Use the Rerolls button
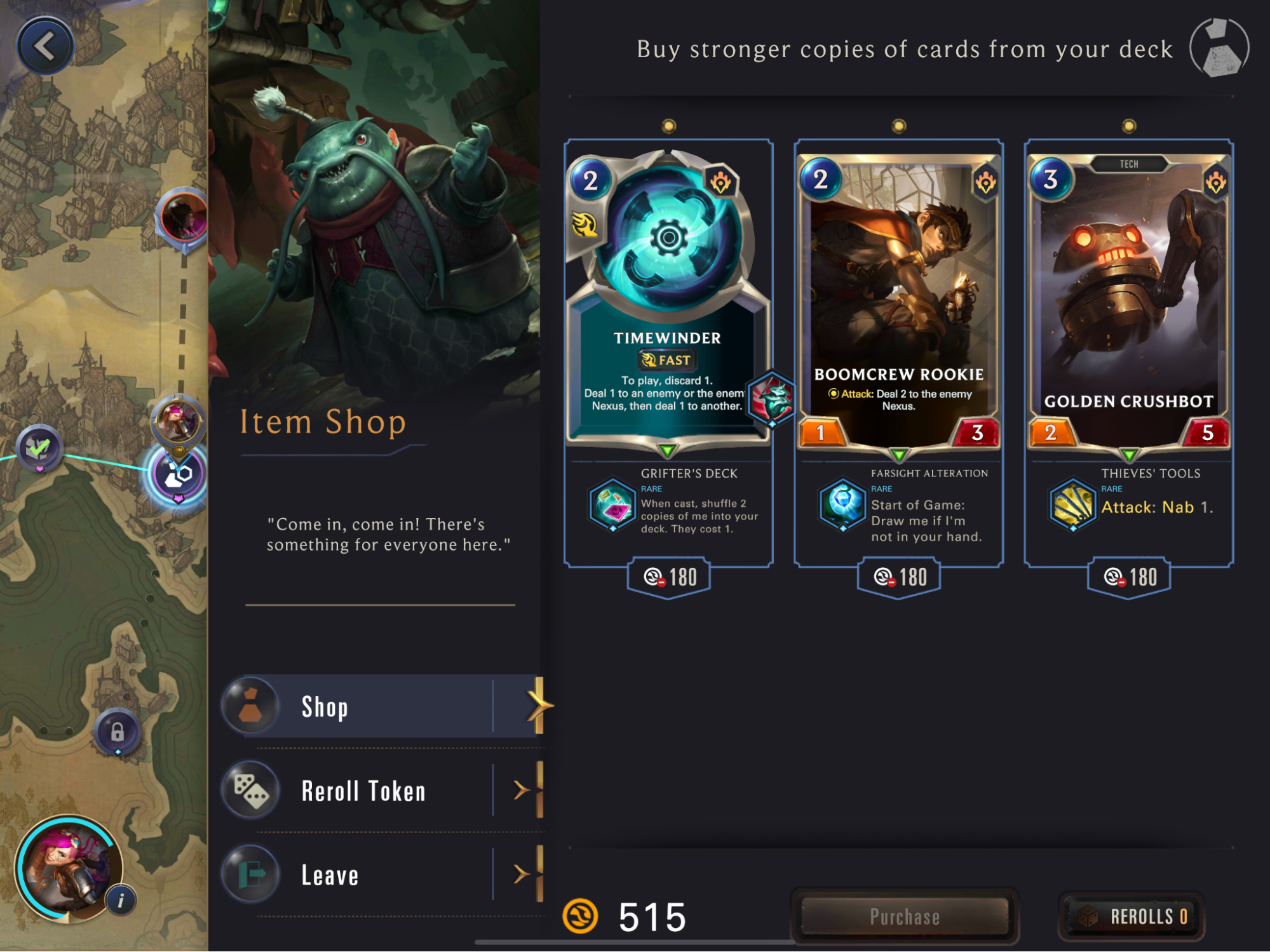This screenshot has height=952, width=1270. [1132, 916]
